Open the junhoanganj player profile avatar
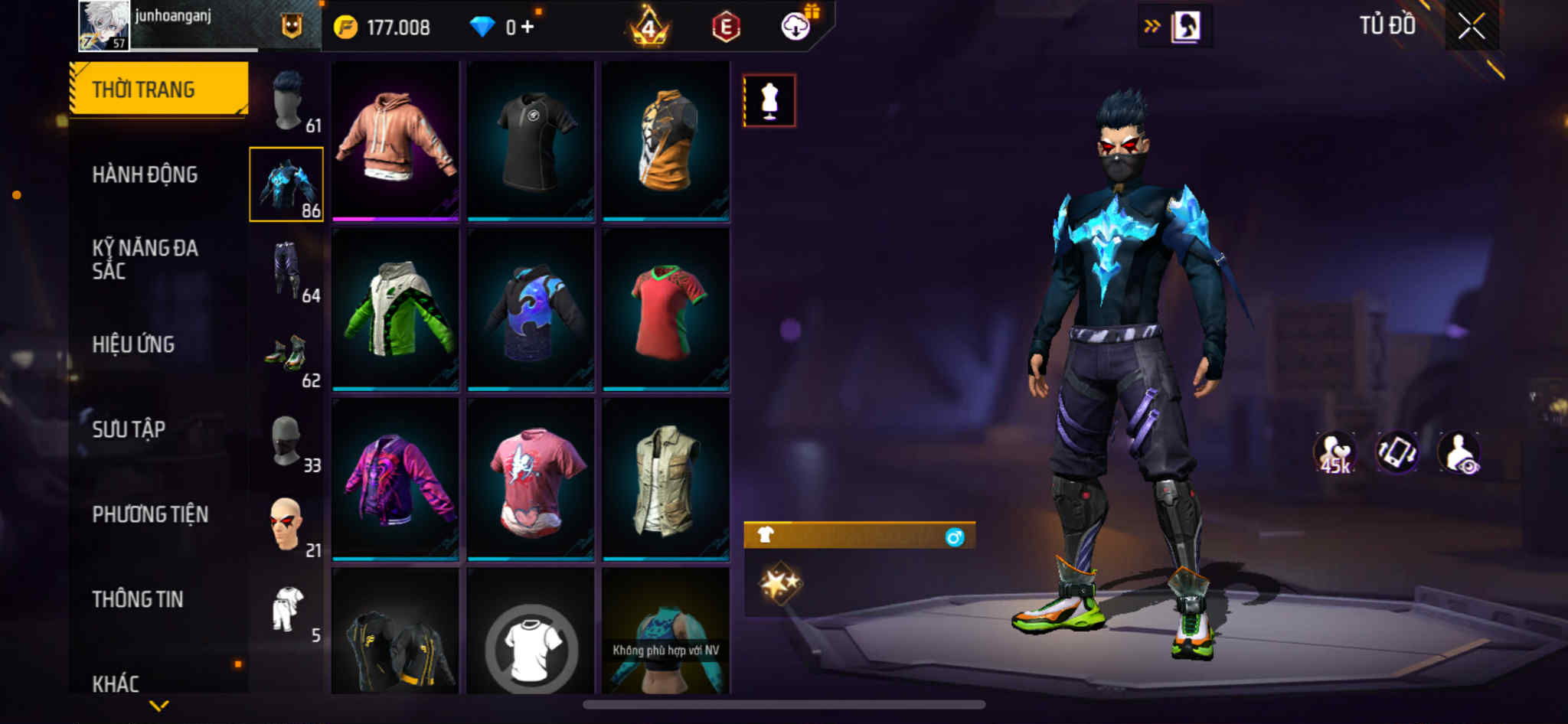Image resolution: width=1568 pixels, height=724 pixels. point(103,25)
